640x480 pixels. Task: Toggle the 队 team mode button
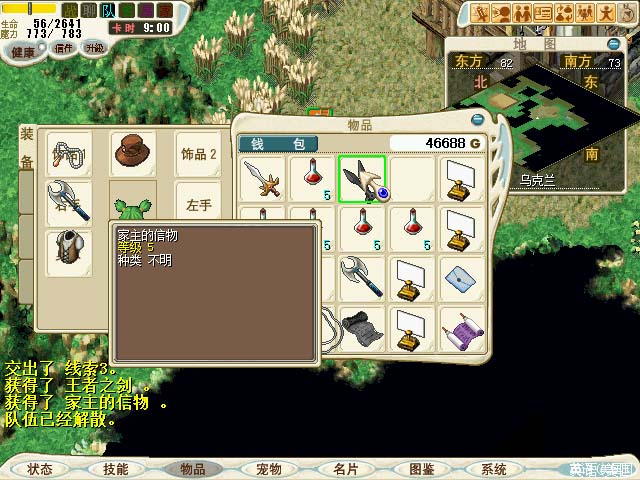107,11
